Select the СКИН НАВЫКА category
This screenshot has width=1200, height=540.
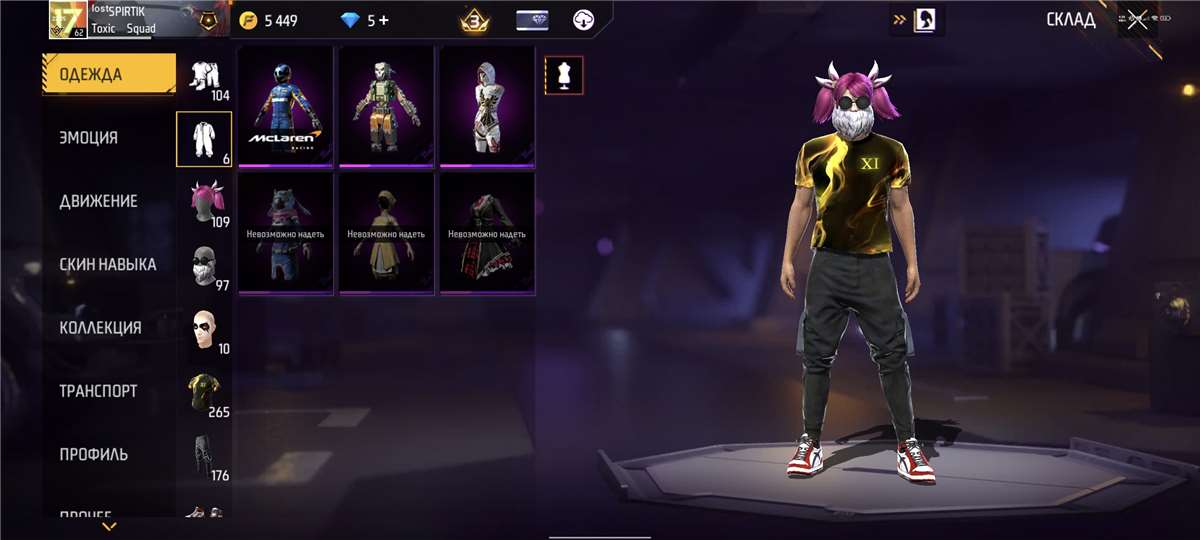107,264
